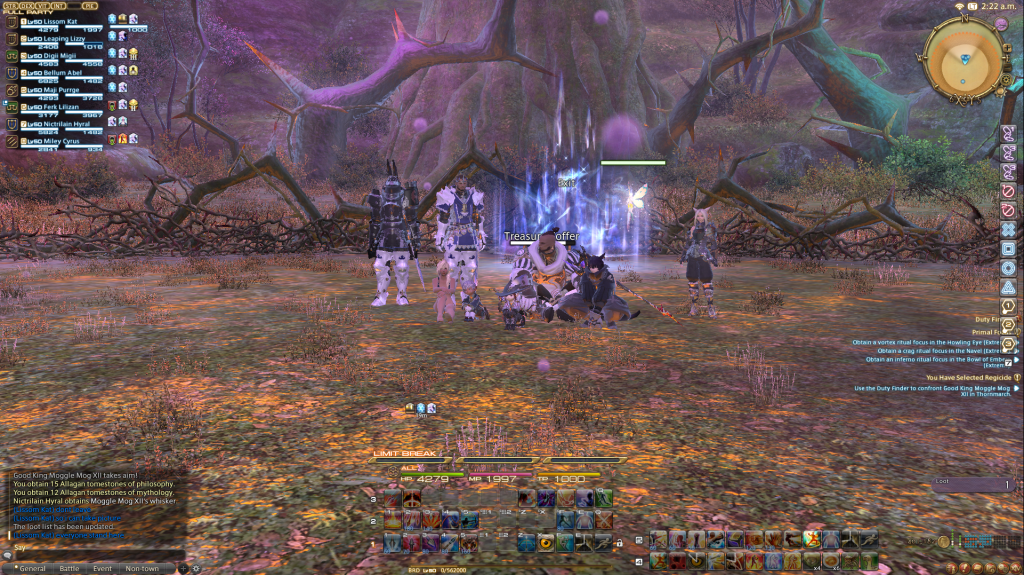Select party member Bellum Abel
Image resolution: width=1024 pixels, height=575 pixels.
[56, 72]
